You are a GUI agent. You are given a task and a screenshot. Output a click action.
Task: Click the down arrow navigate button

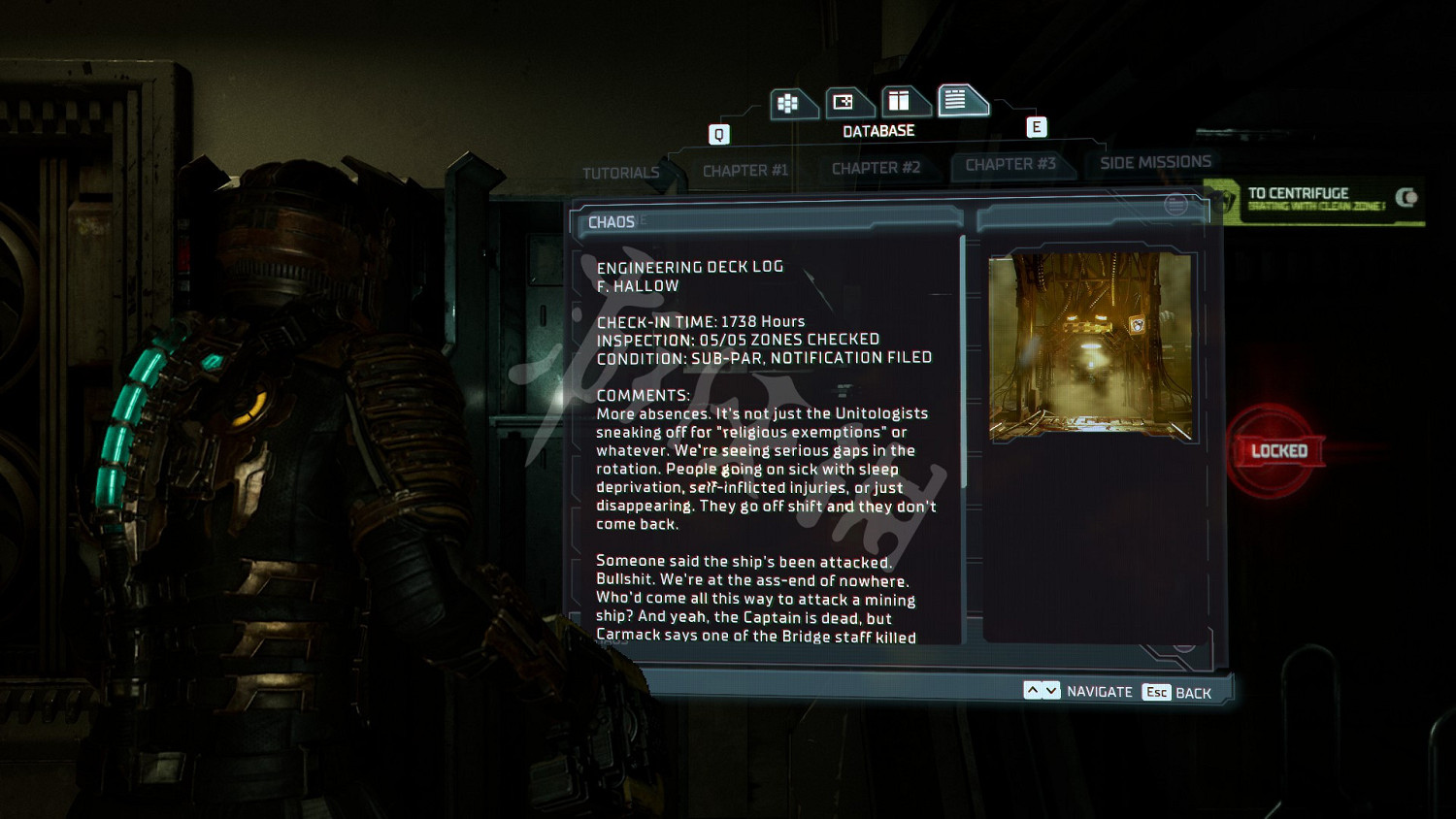click(x=1051, y=691)
